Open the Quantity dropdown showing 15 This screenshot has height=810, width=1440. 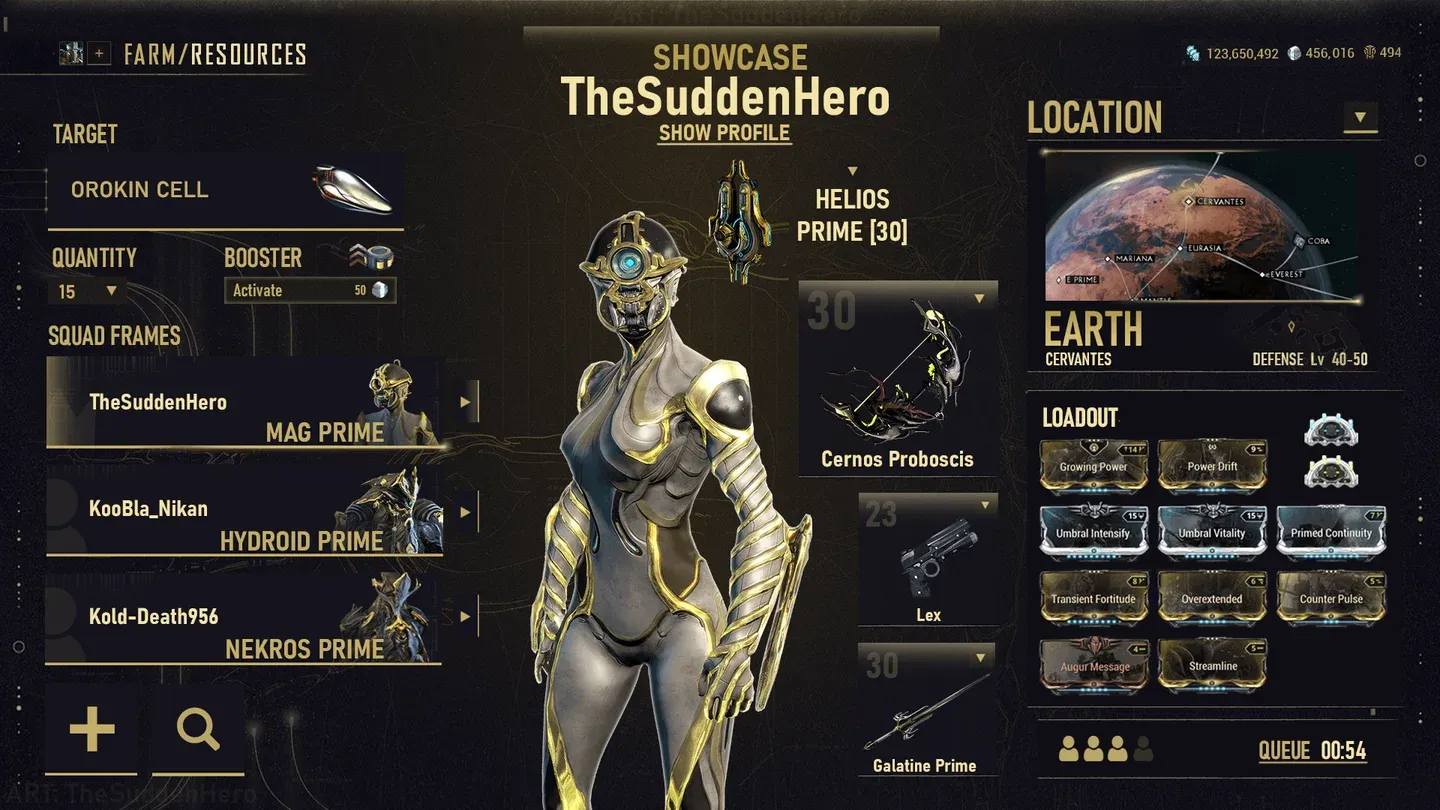87,291
